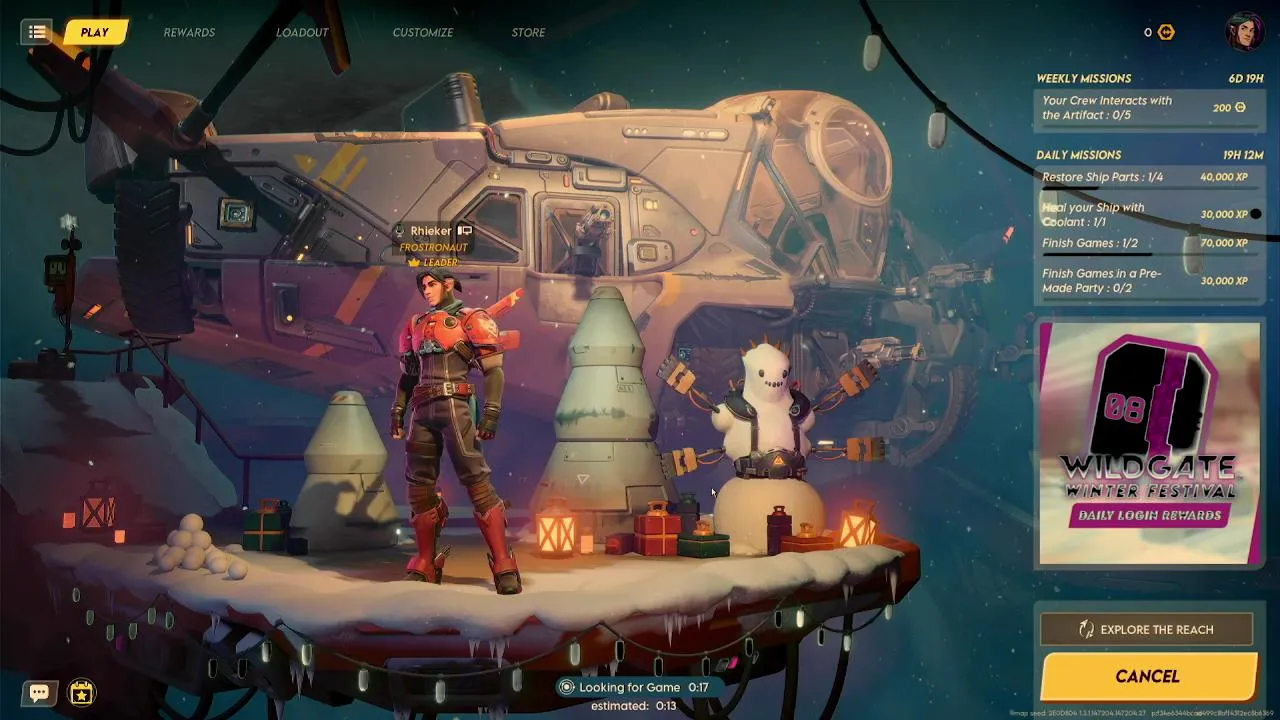Select the Finish Games daily mission
The width and height of the screenshot is (1280, 720).
(x=1146, y=244)
